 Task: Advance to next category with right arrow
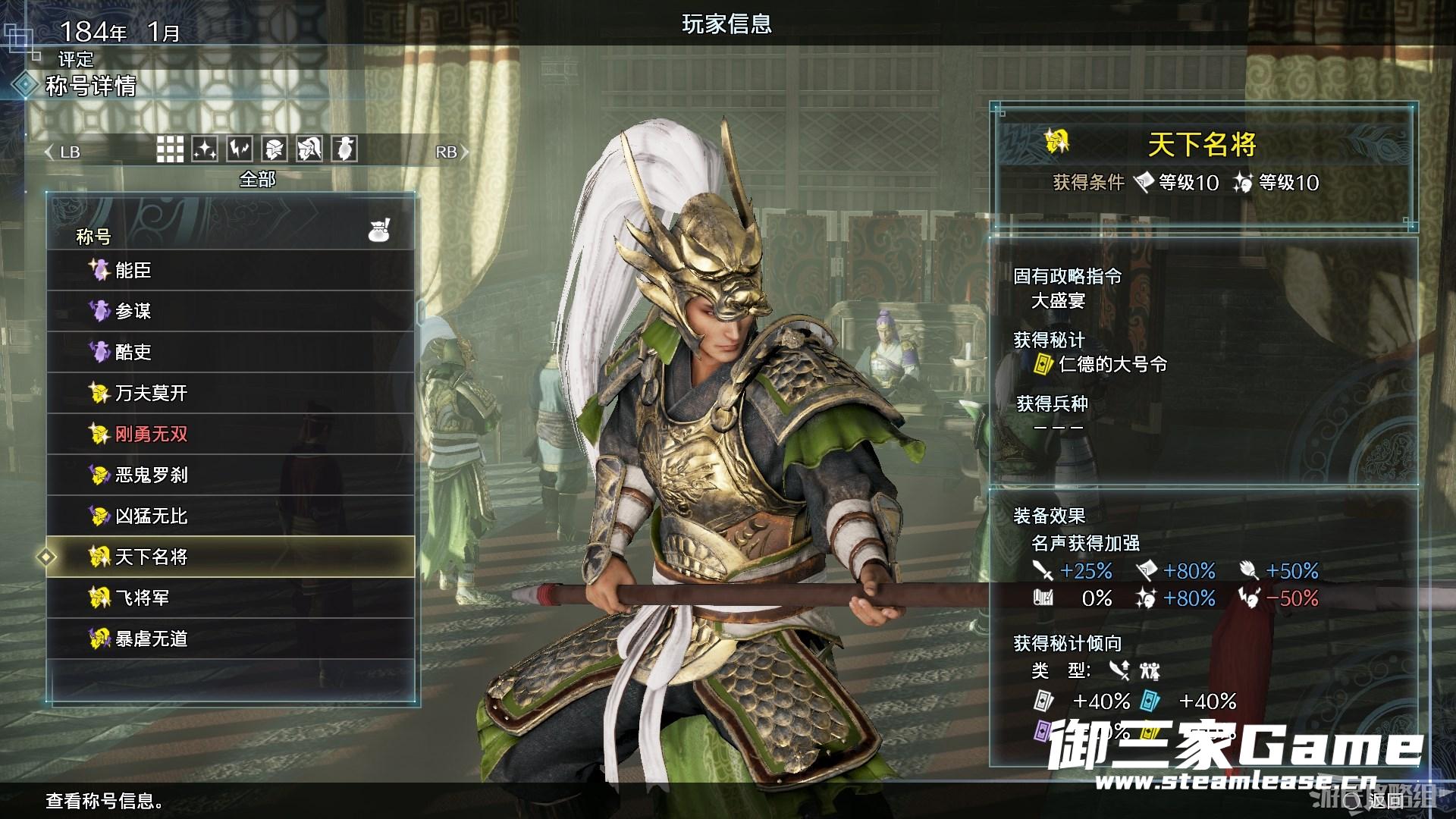(464, 152)
